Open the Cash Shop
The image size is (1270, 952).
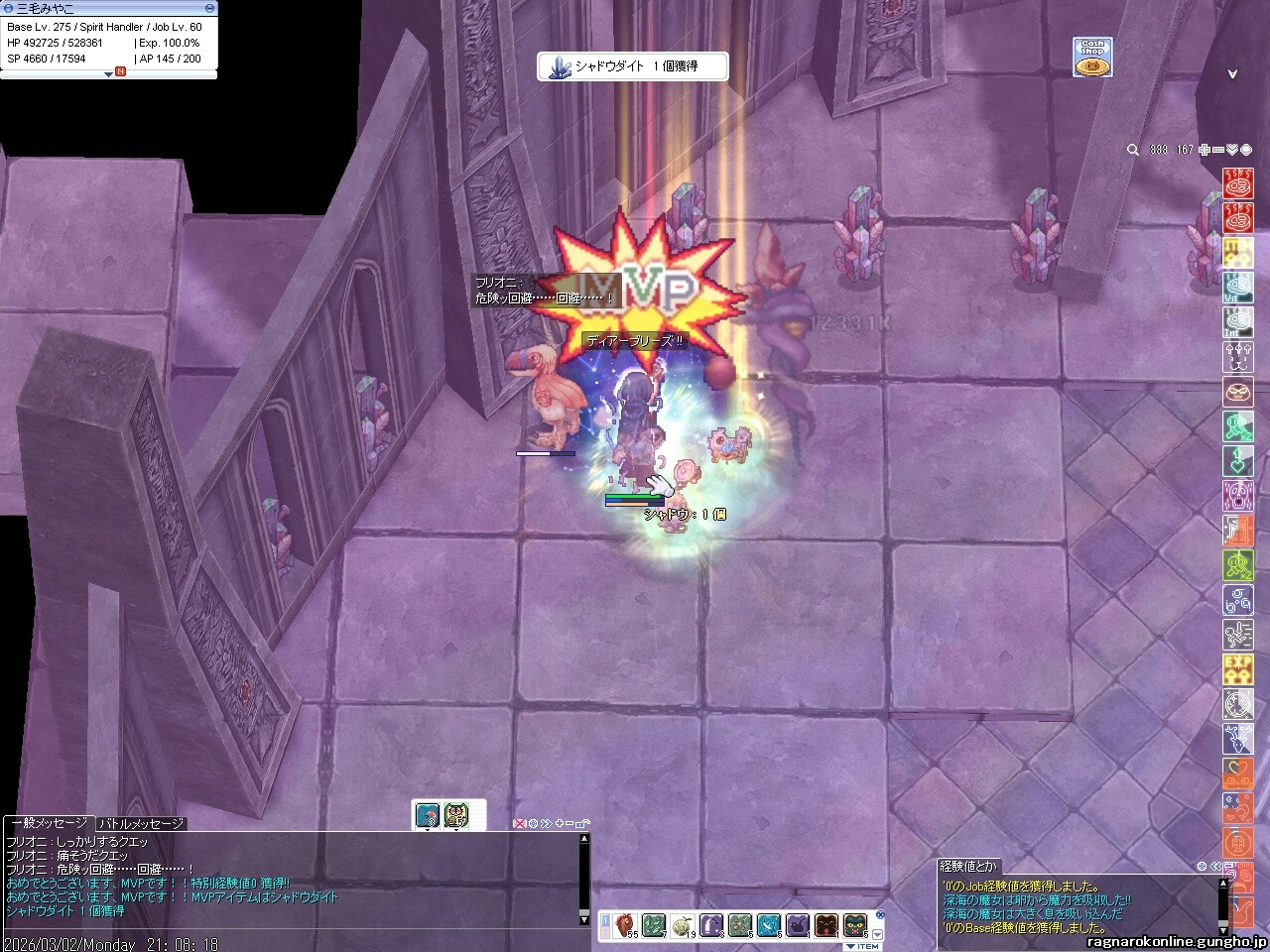point(1091,58)
